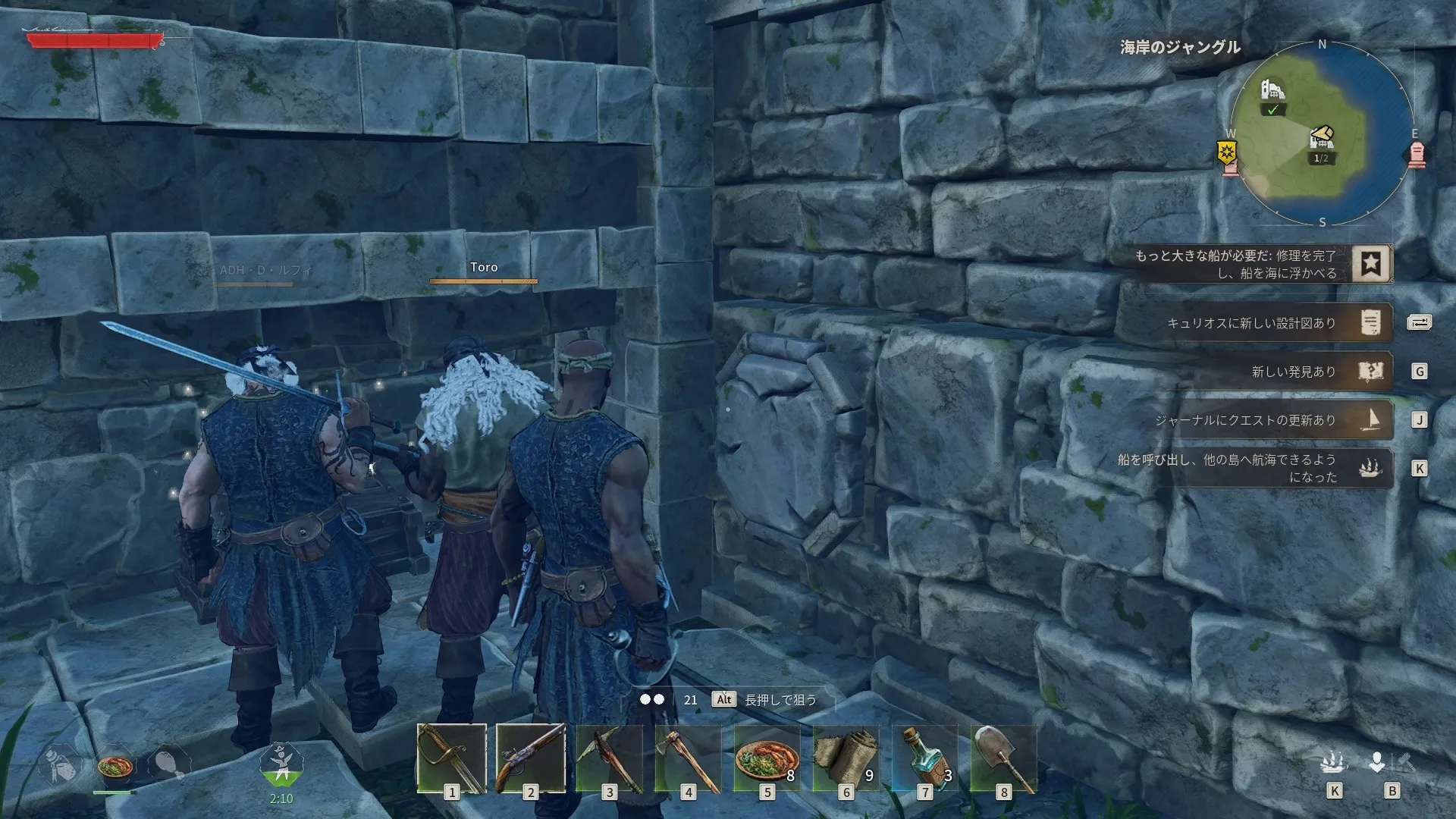Open the circular island minimap
Image resolution: width=1456 pixels, height=819 pixels.
[1322, 134]
